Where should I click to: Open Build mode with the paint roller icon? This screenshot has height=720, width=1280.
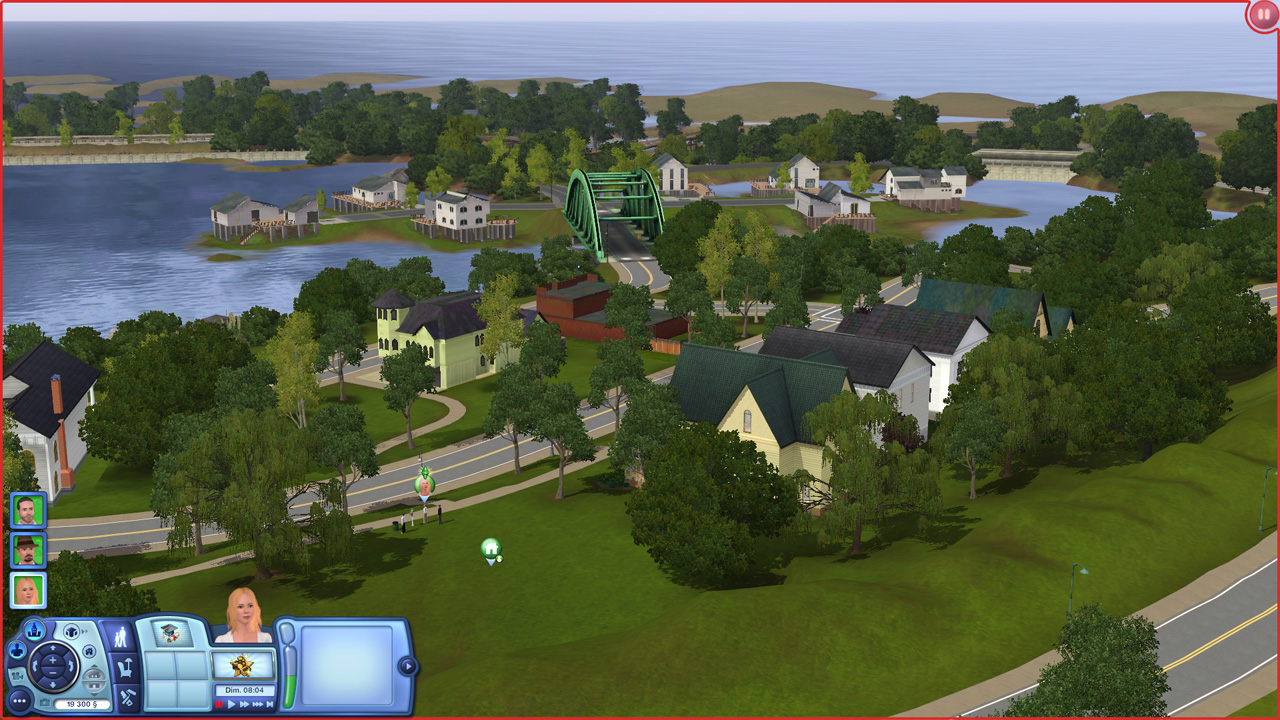pos(127,696)
